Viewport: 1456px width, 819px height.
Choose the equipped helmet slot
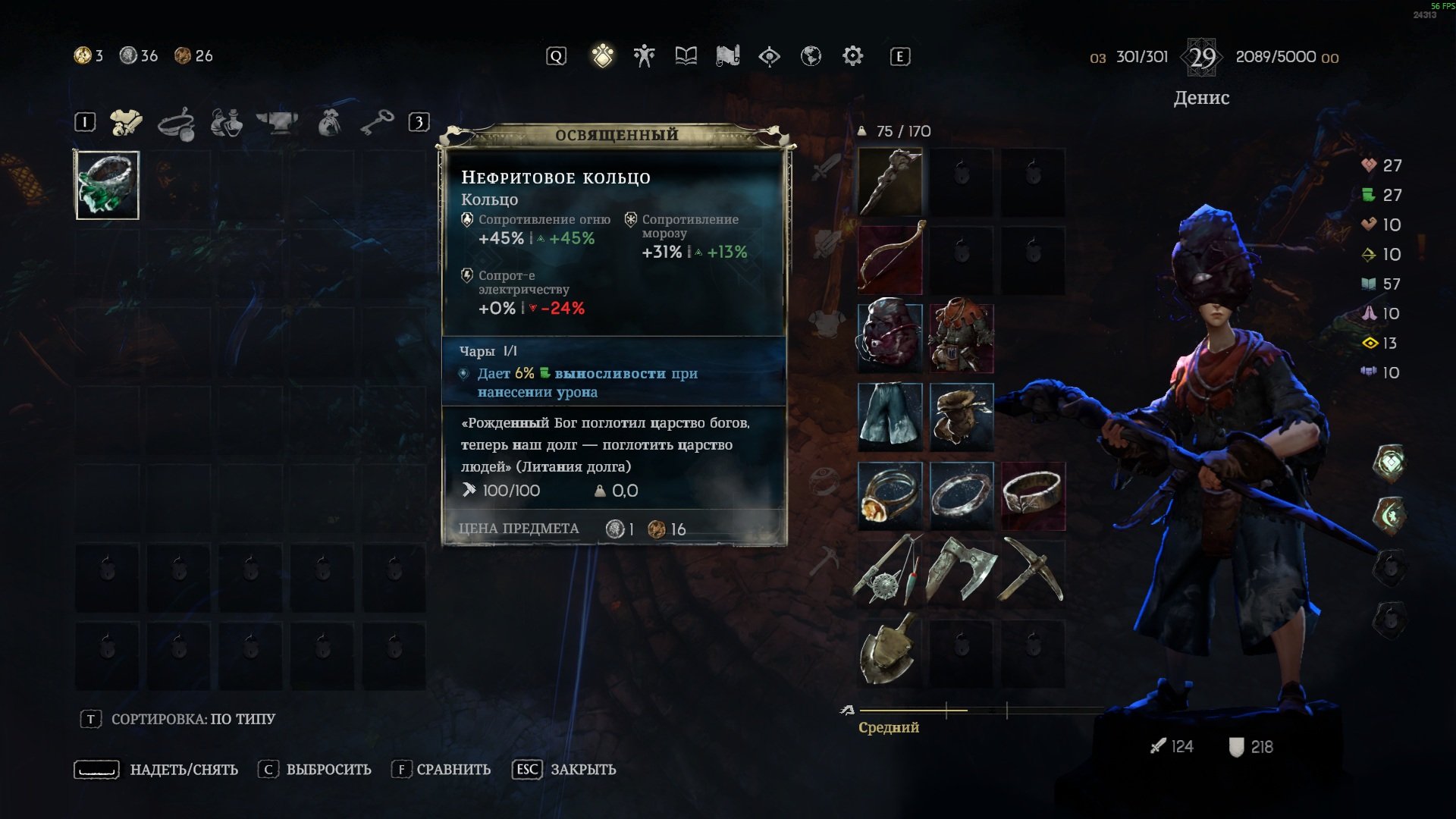pos(890,337)
